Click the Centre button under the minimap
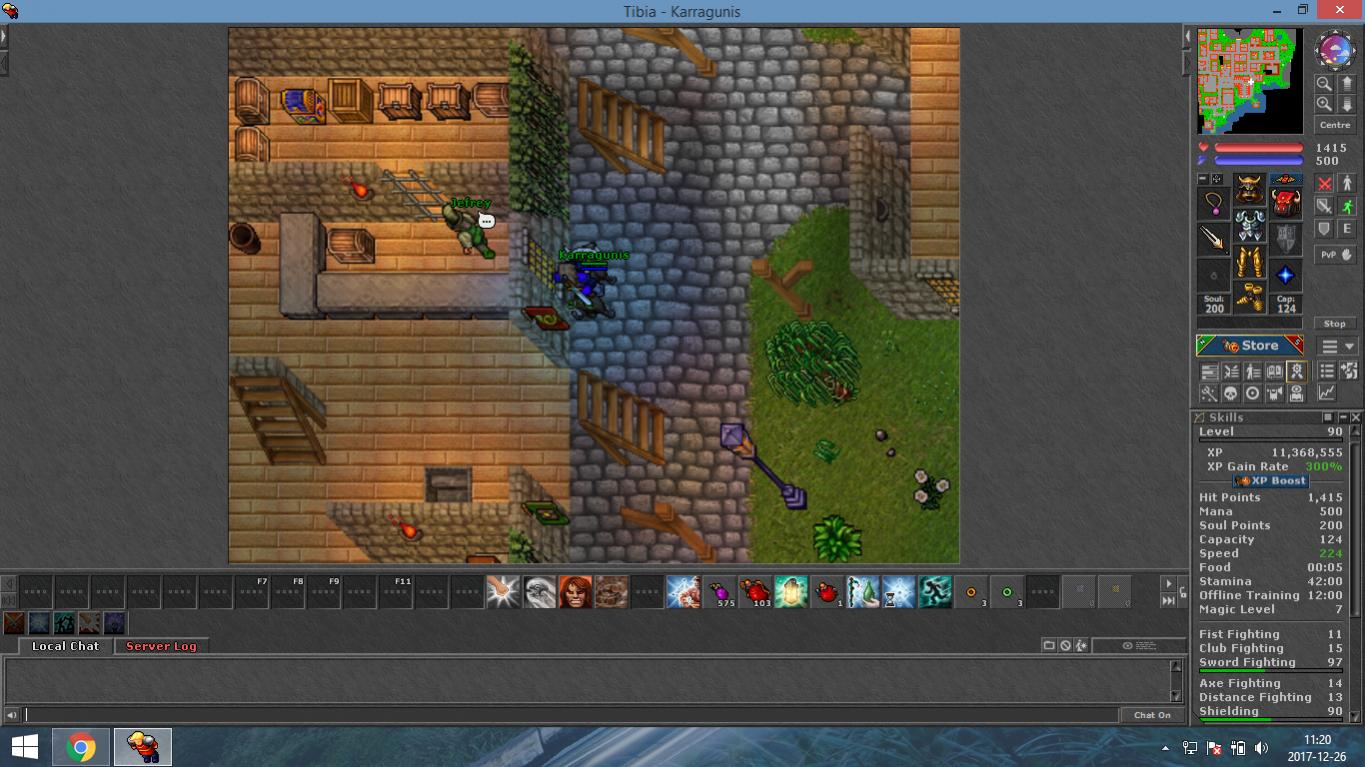The width and height of the screenshot is (1365, 767). click(1335, 125)
